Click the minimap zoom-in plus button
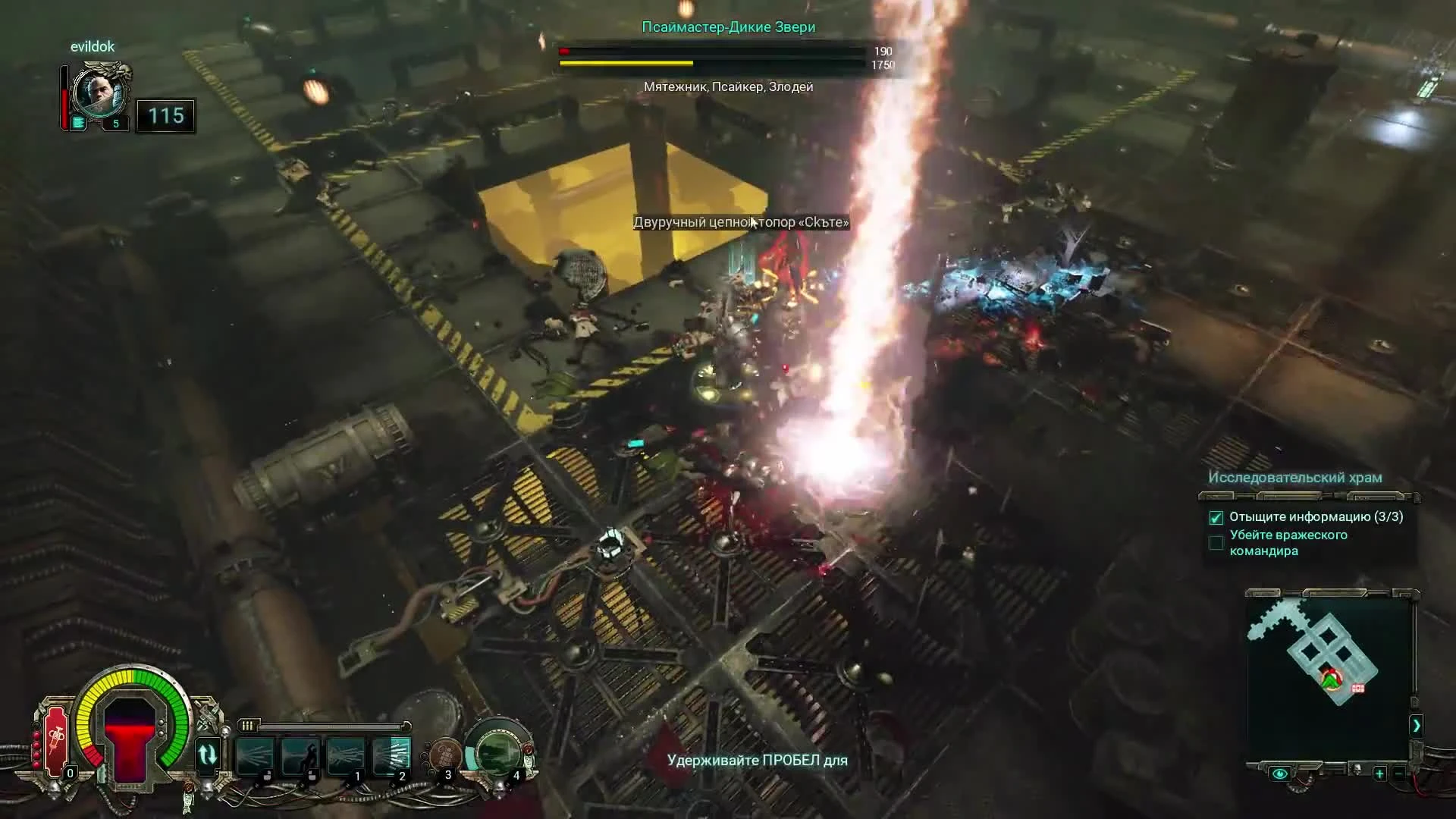 [x=1379, y=773]
